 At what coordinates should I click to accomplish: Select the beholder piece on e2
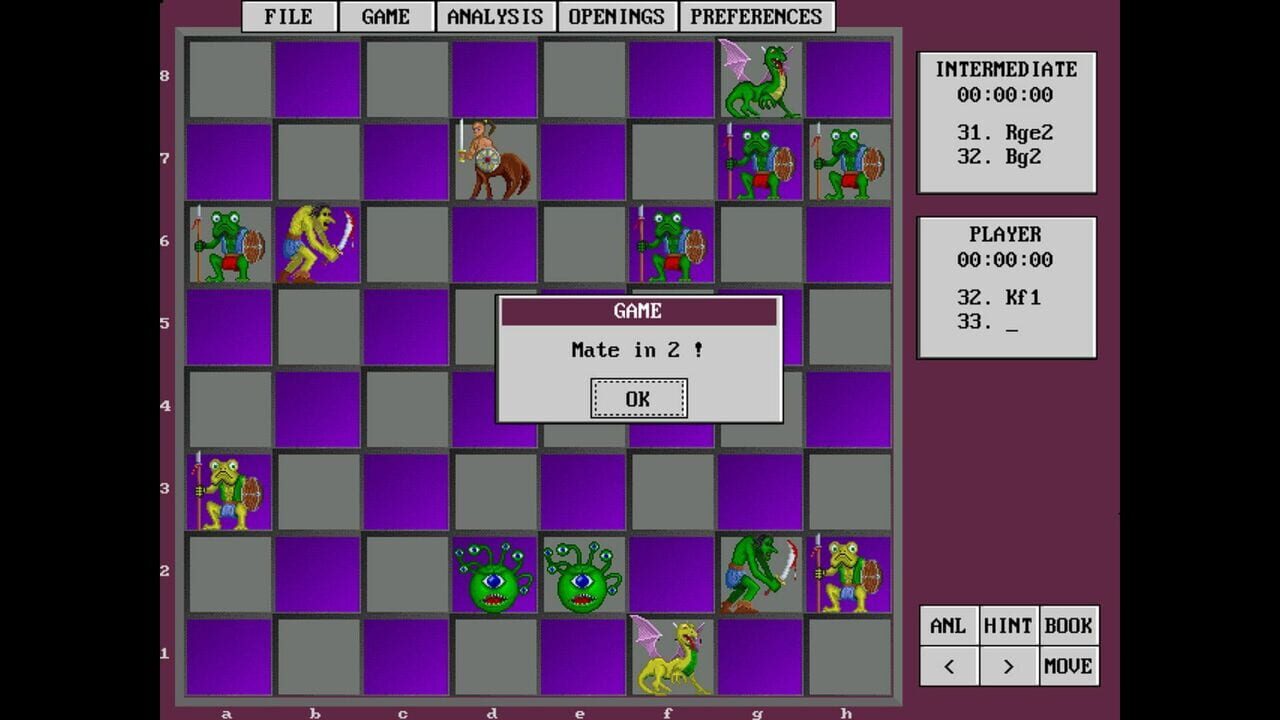(582, 578)
